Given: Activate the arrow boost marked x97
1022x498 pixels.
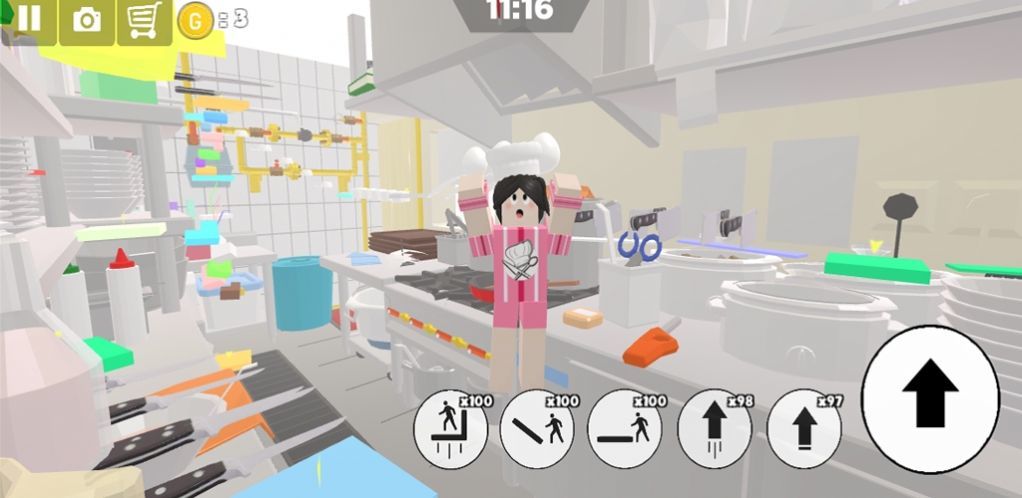Looking at the screenshot, I should click(x=803, y=431).
